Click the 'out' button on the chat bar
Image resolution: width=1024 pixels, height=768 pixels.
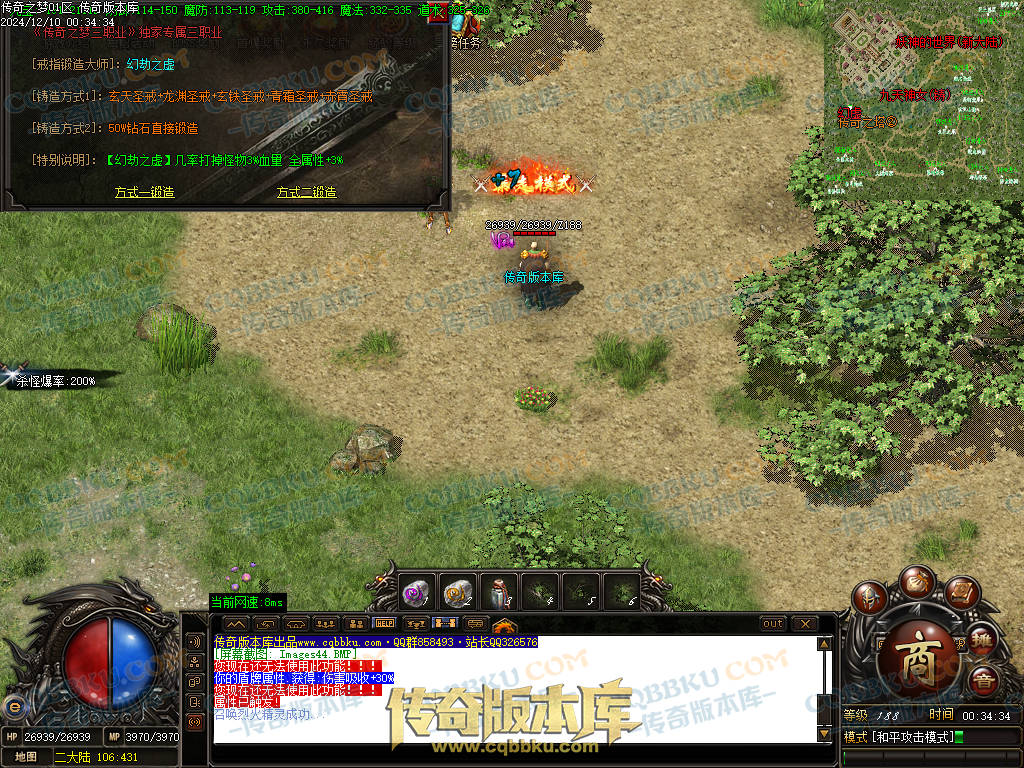[x=773, y=623]
